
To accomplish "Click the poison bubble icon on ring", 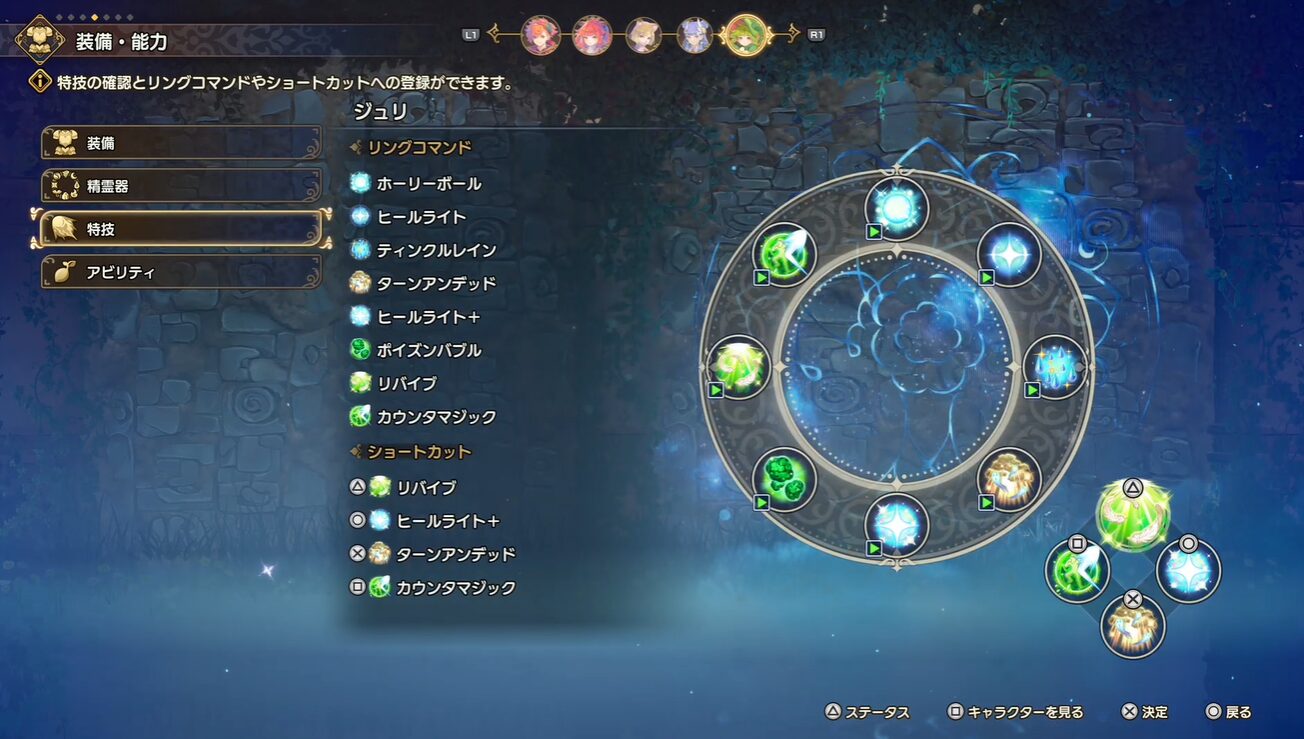I will click(784, 479).
